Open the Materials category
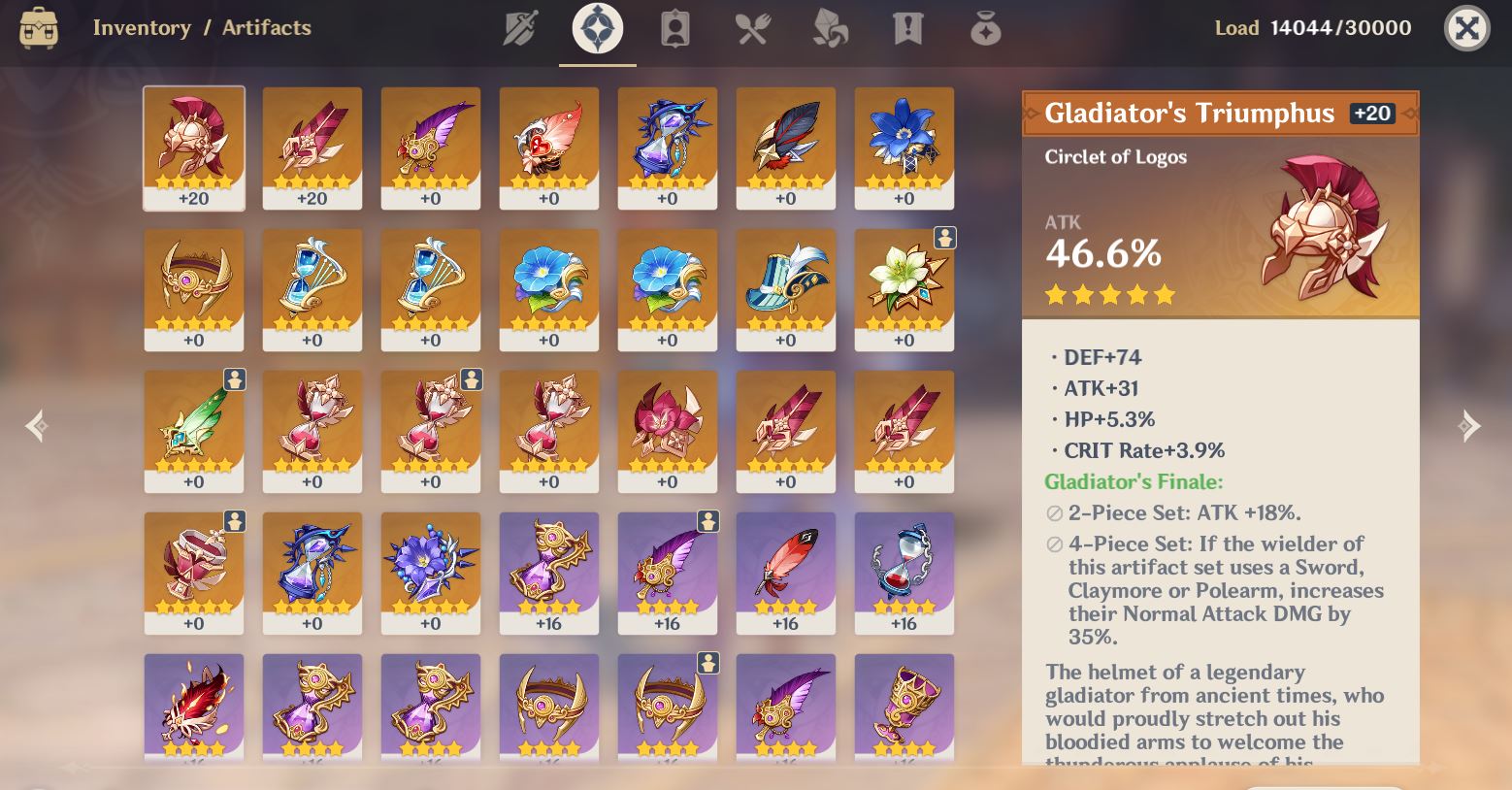This screenshot has width=1512, height=790. point(830,28)
